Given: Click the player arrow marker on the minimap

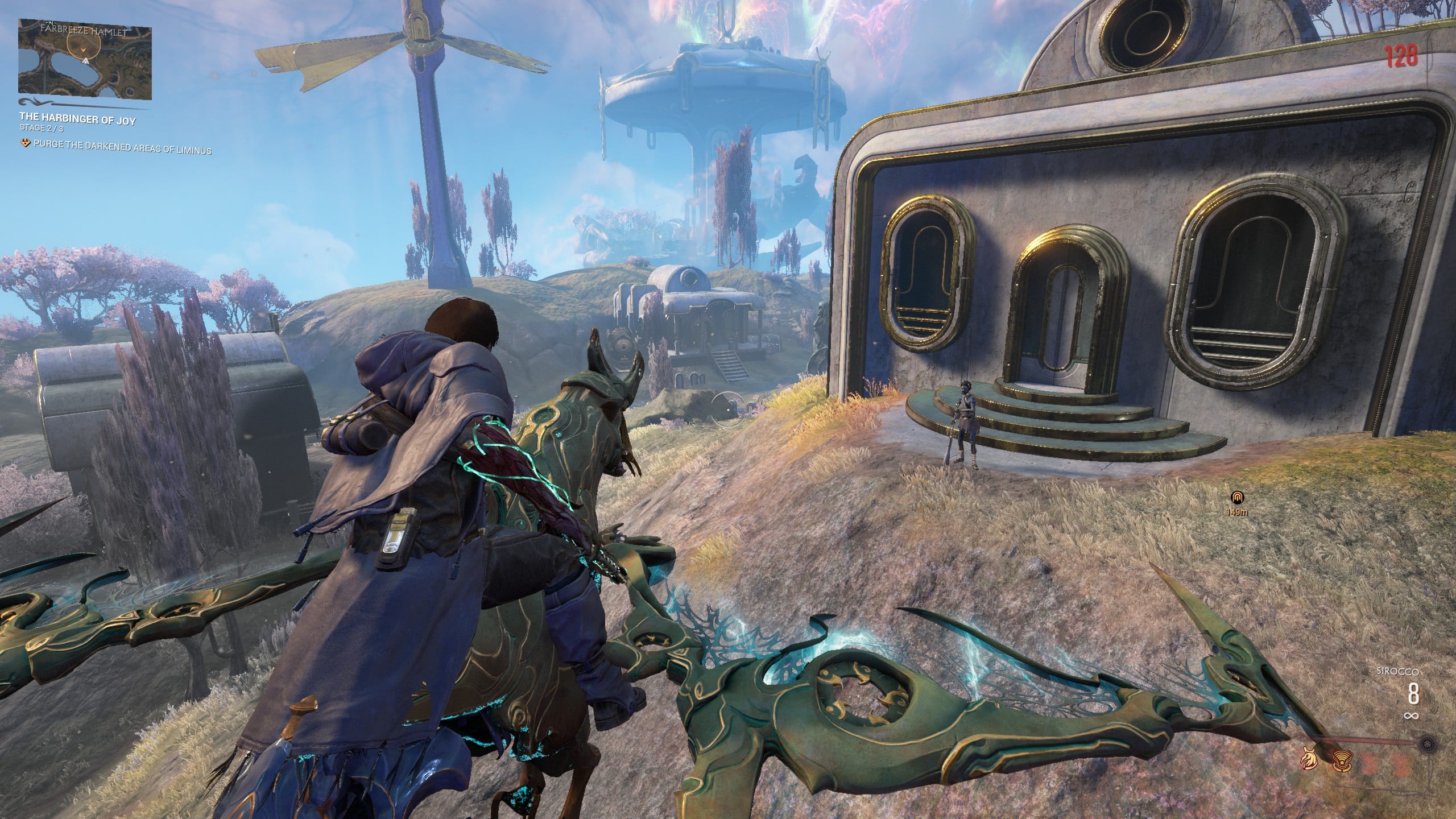Looking at the screenshot, I should pos(83,51).
